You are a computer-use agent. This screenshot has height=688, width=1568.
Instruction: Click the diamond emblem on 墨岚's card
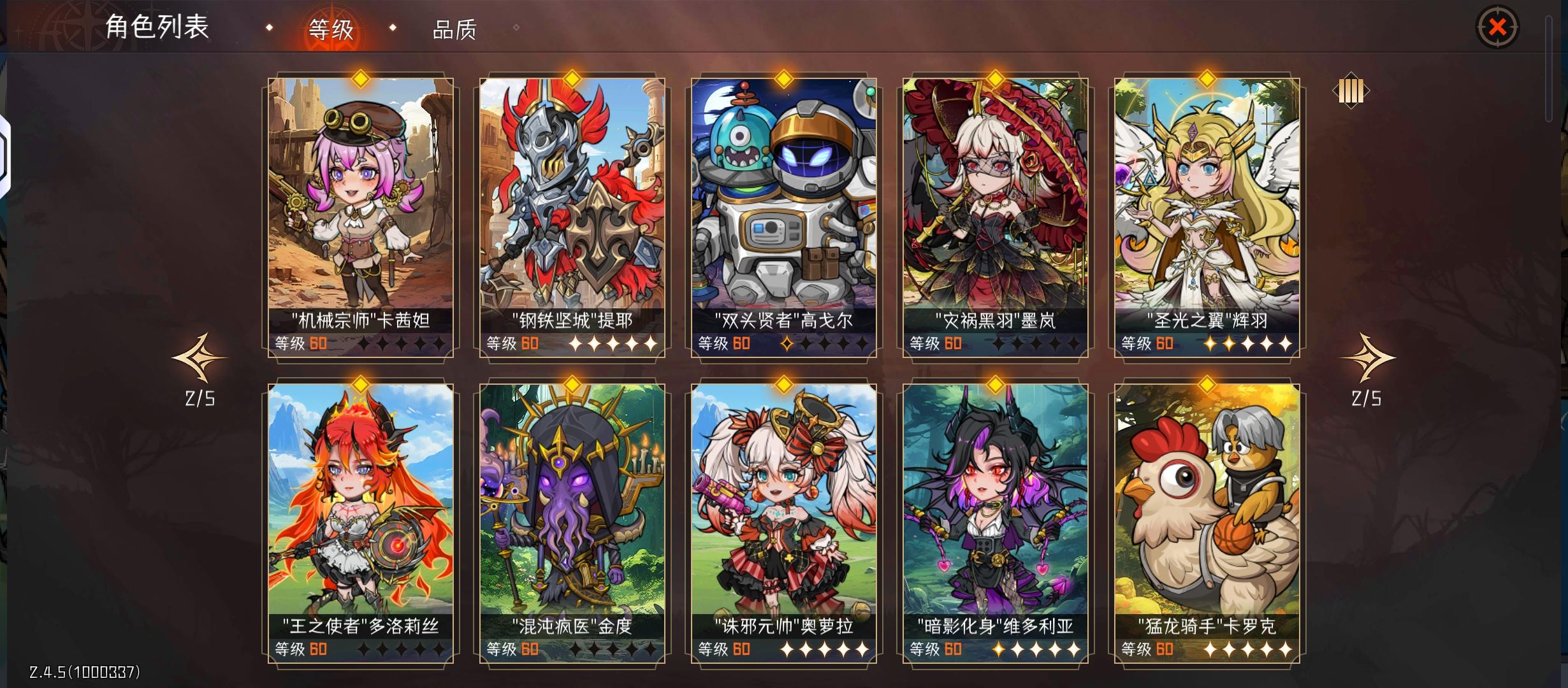995,79
